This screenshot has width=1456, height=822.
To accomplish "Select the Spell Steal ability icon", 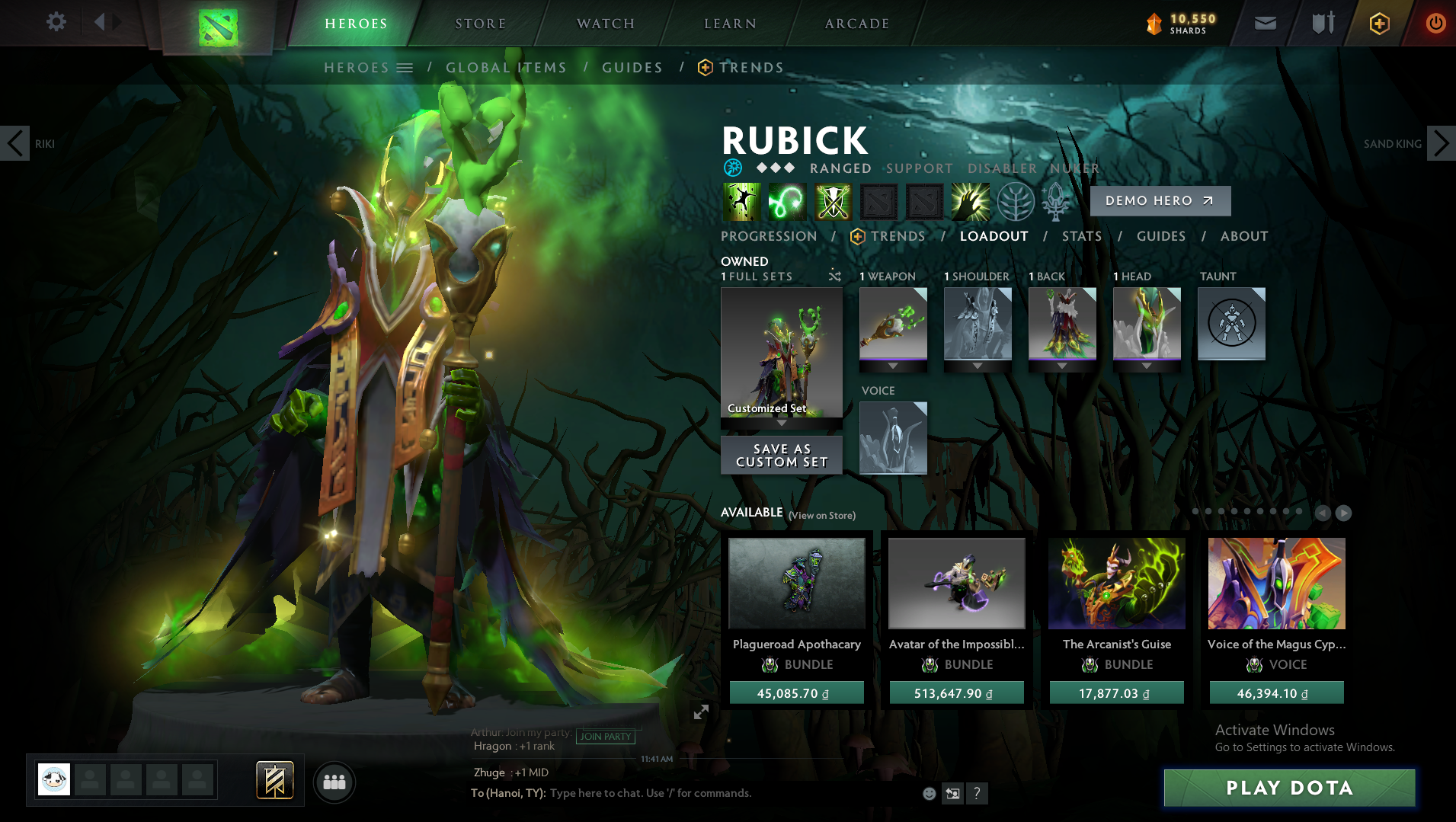I will point(969,200).
